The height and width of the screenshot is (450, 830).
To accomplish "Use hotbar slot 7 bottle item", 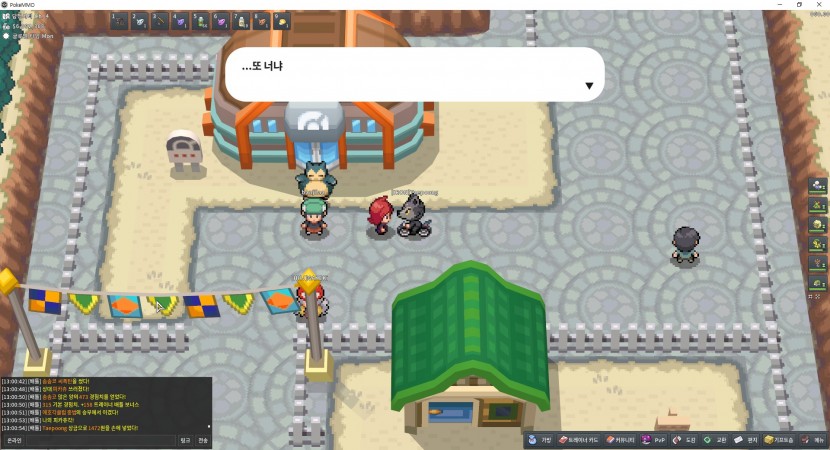I will 241,20.
